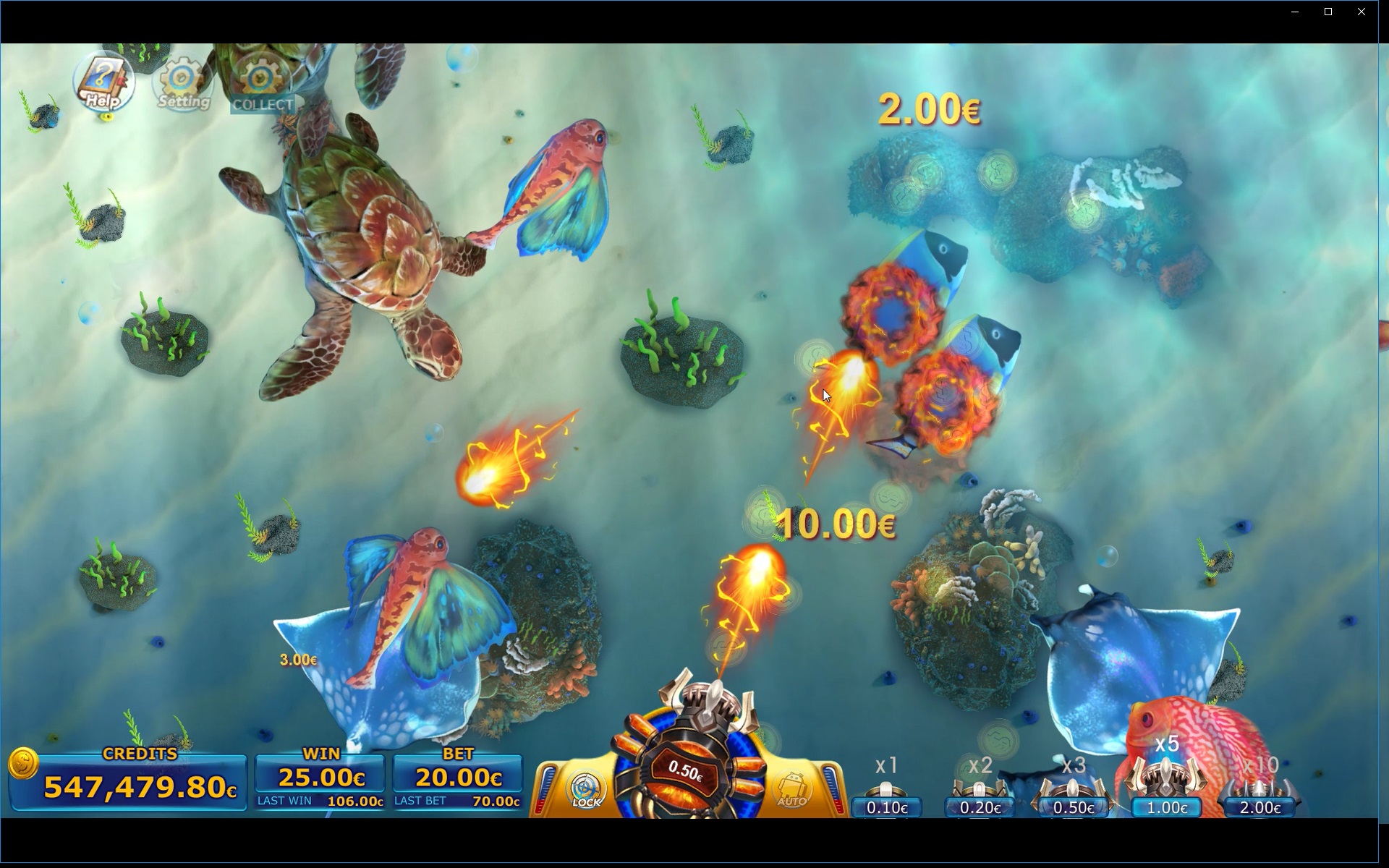Screen dimensions: 1389x868
Task: Toggle the LOCK targeting mode
Action: pyautogui.click(x=586, y=788)
